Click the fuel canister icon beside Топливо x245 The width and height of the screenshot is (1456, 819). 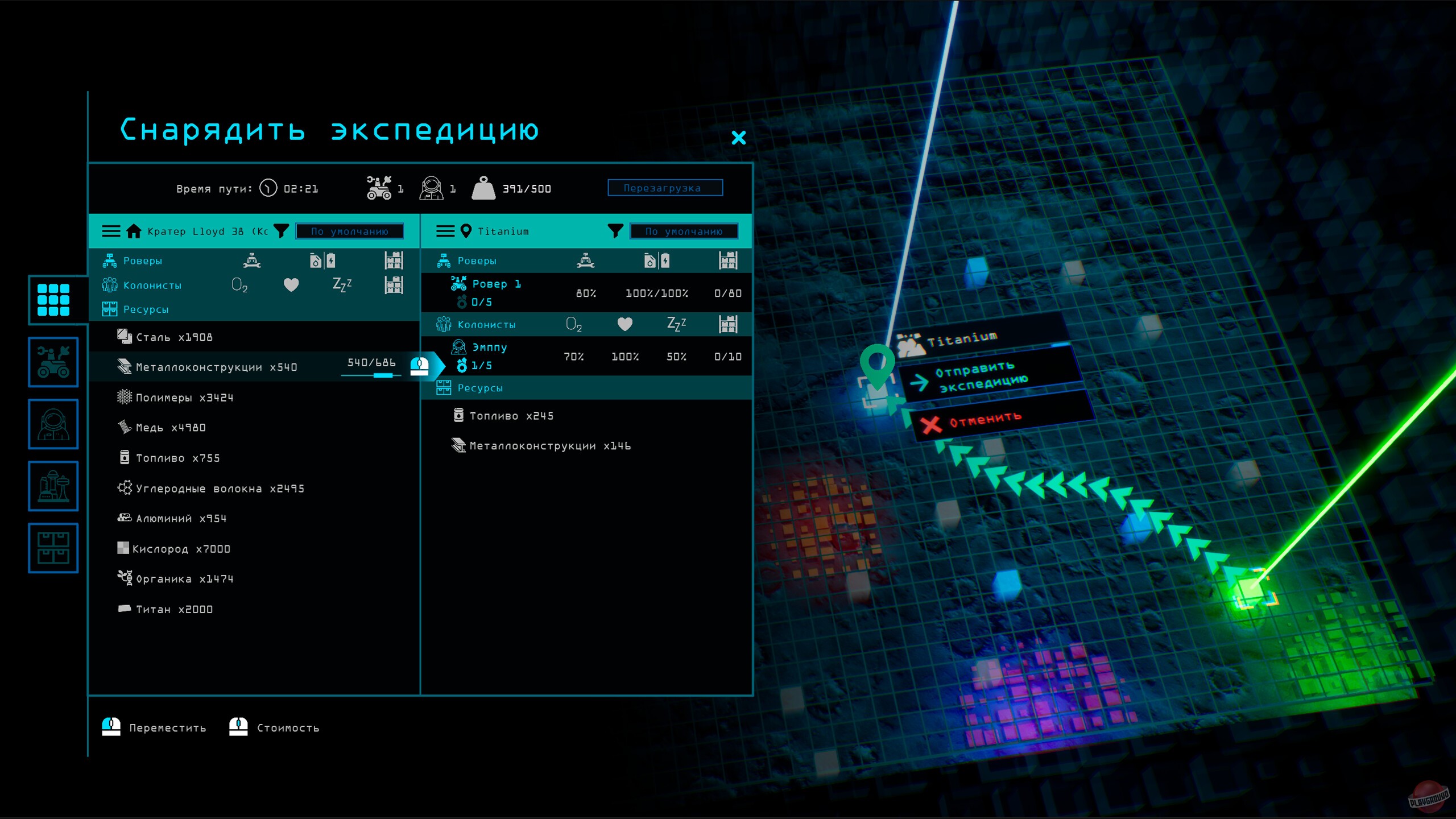tap(458, 415)
